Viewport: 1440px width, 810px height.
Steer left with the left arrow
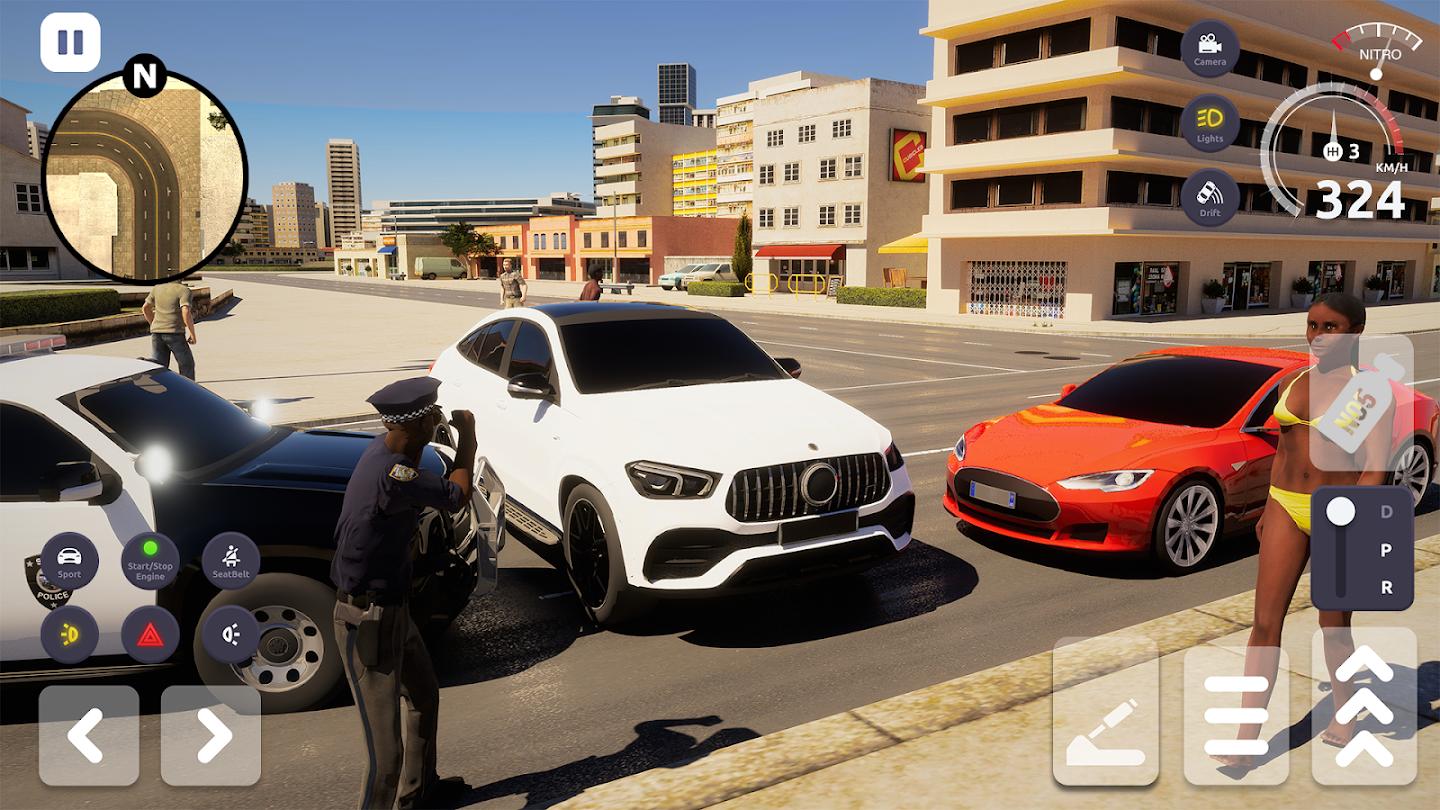[89, 735]
